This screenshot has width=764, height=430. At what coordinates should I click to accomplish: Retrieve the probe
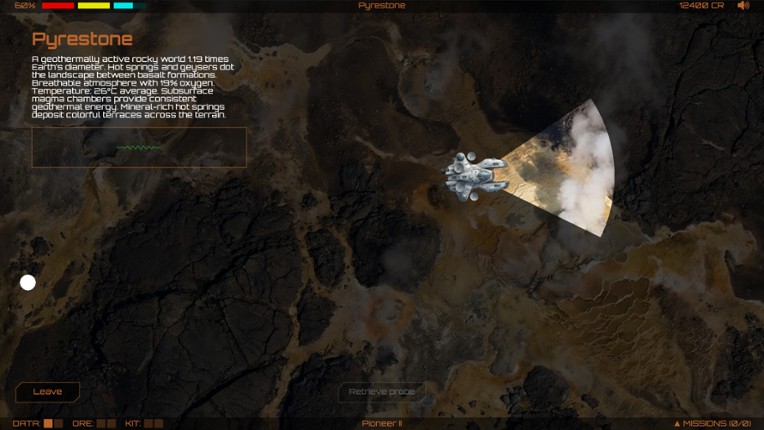click(381, 392)
